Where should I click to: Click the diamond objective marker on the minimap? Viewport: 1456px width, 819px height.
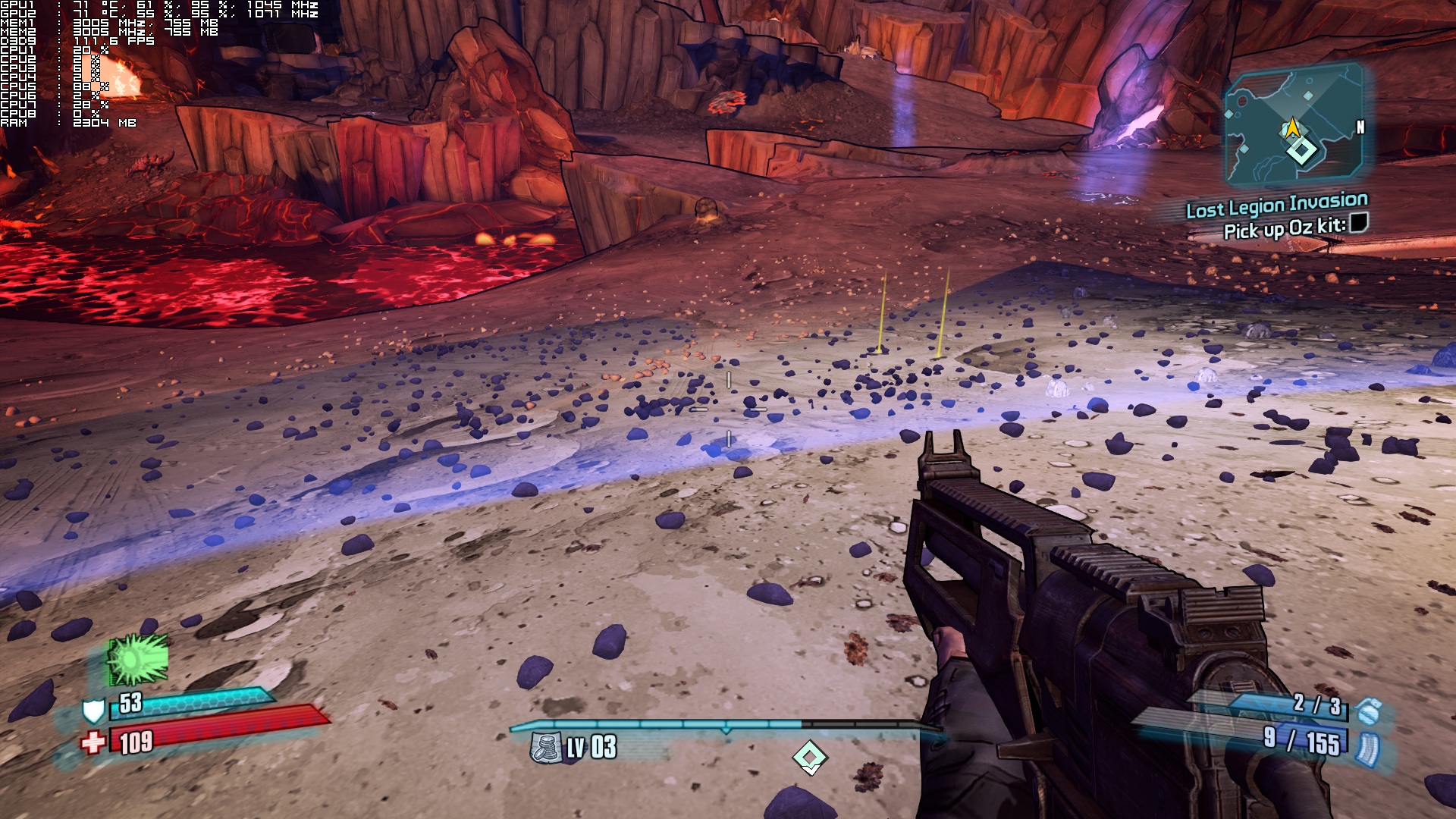pyautogui.click(x=1301, y=150)
